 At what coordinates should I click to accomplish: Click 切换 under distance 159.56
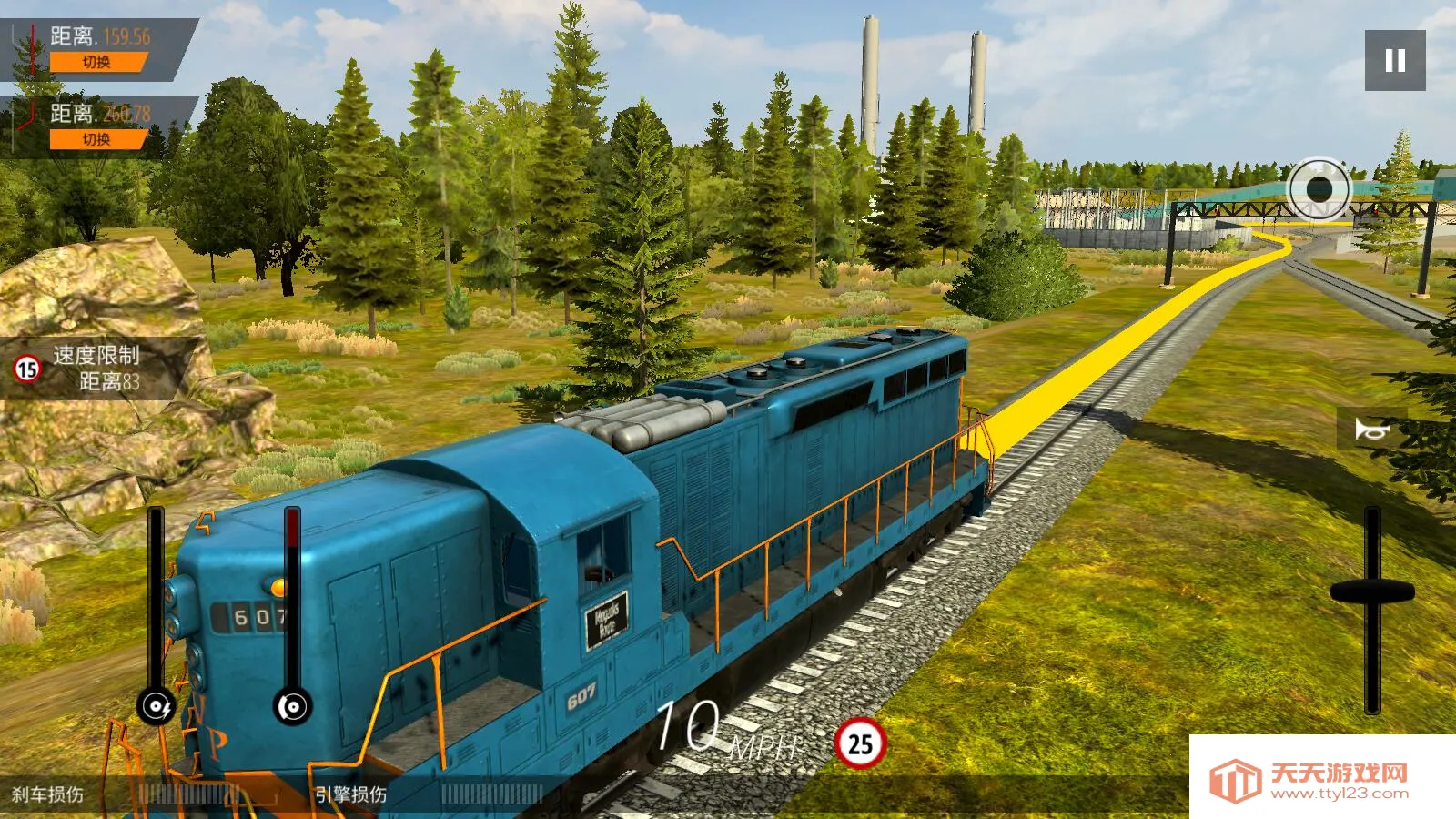97,62
